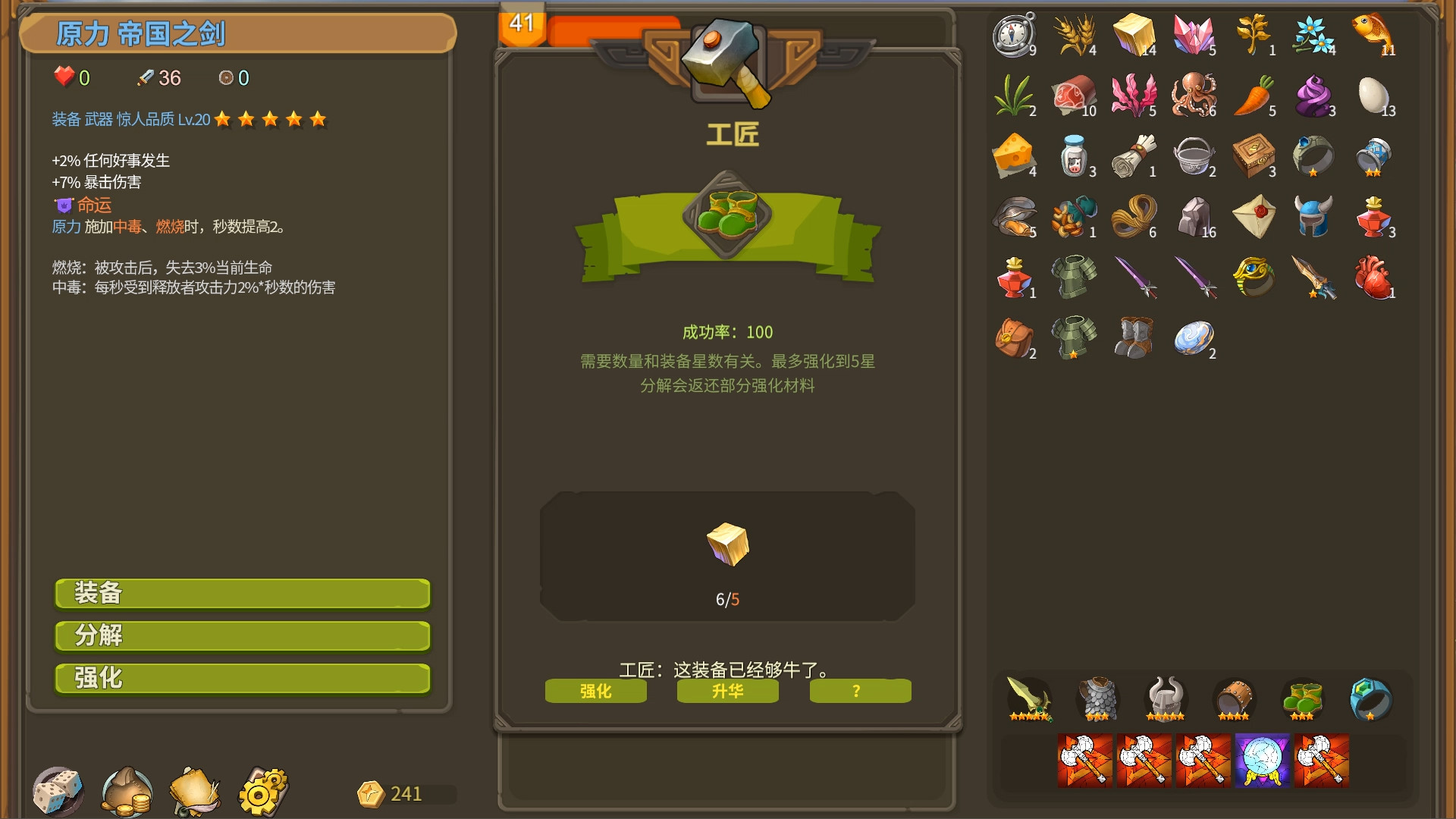
Task: Click the ? button next to 升华
Action: tap(859, 691)
